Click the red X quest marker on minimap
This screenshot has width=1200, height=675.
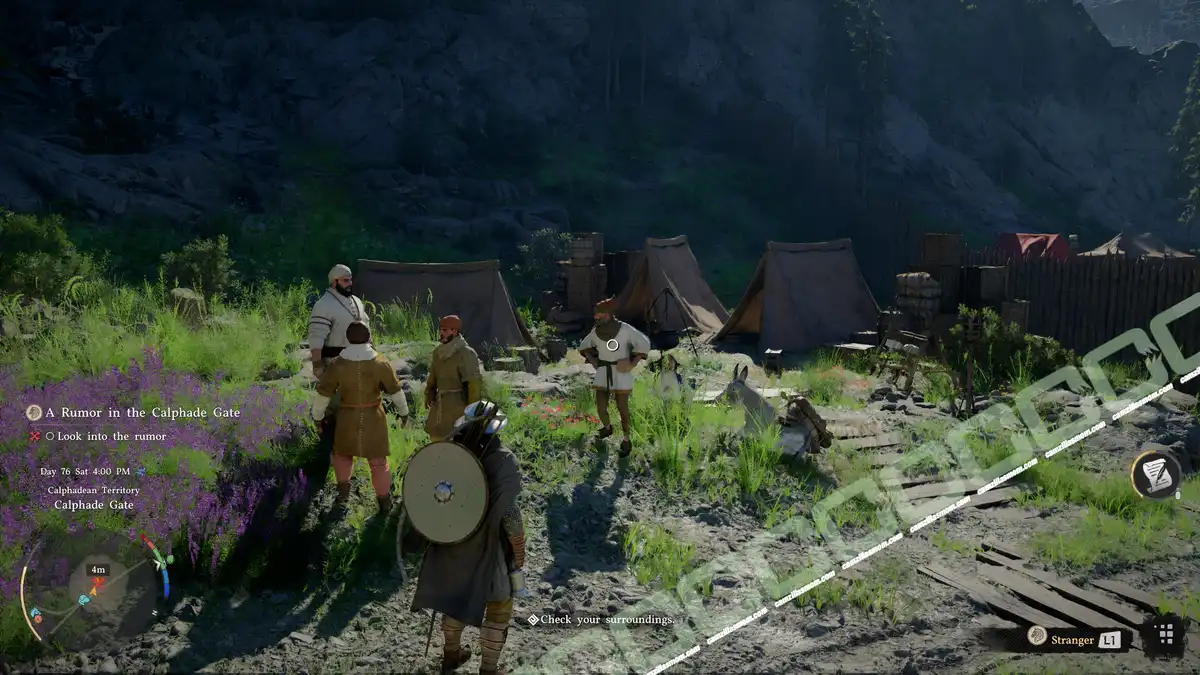coord(97,581)
